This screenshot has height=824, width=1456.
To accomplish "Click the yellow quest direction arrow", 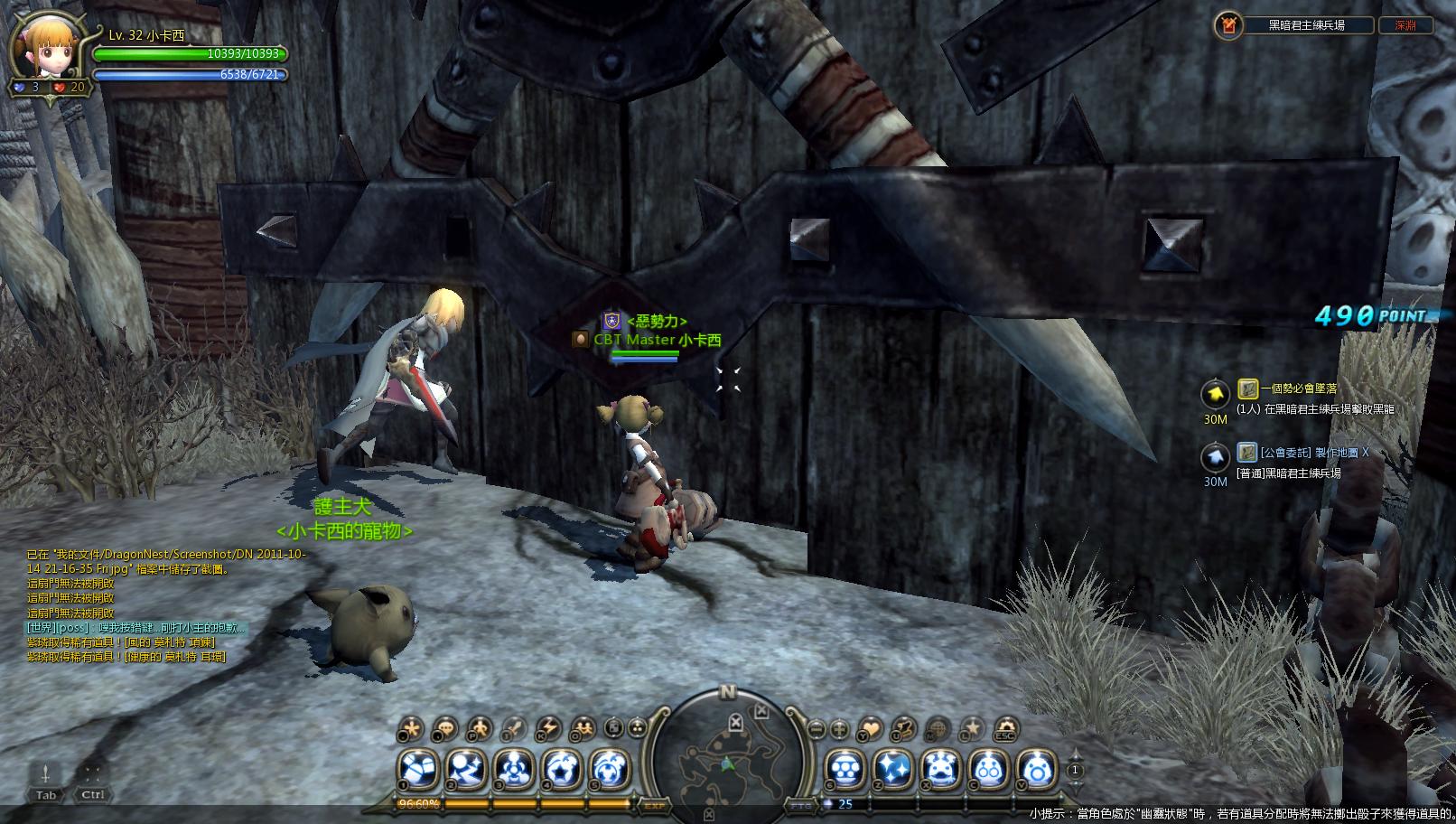I will pyautogui.click(x=1215, y=394).
